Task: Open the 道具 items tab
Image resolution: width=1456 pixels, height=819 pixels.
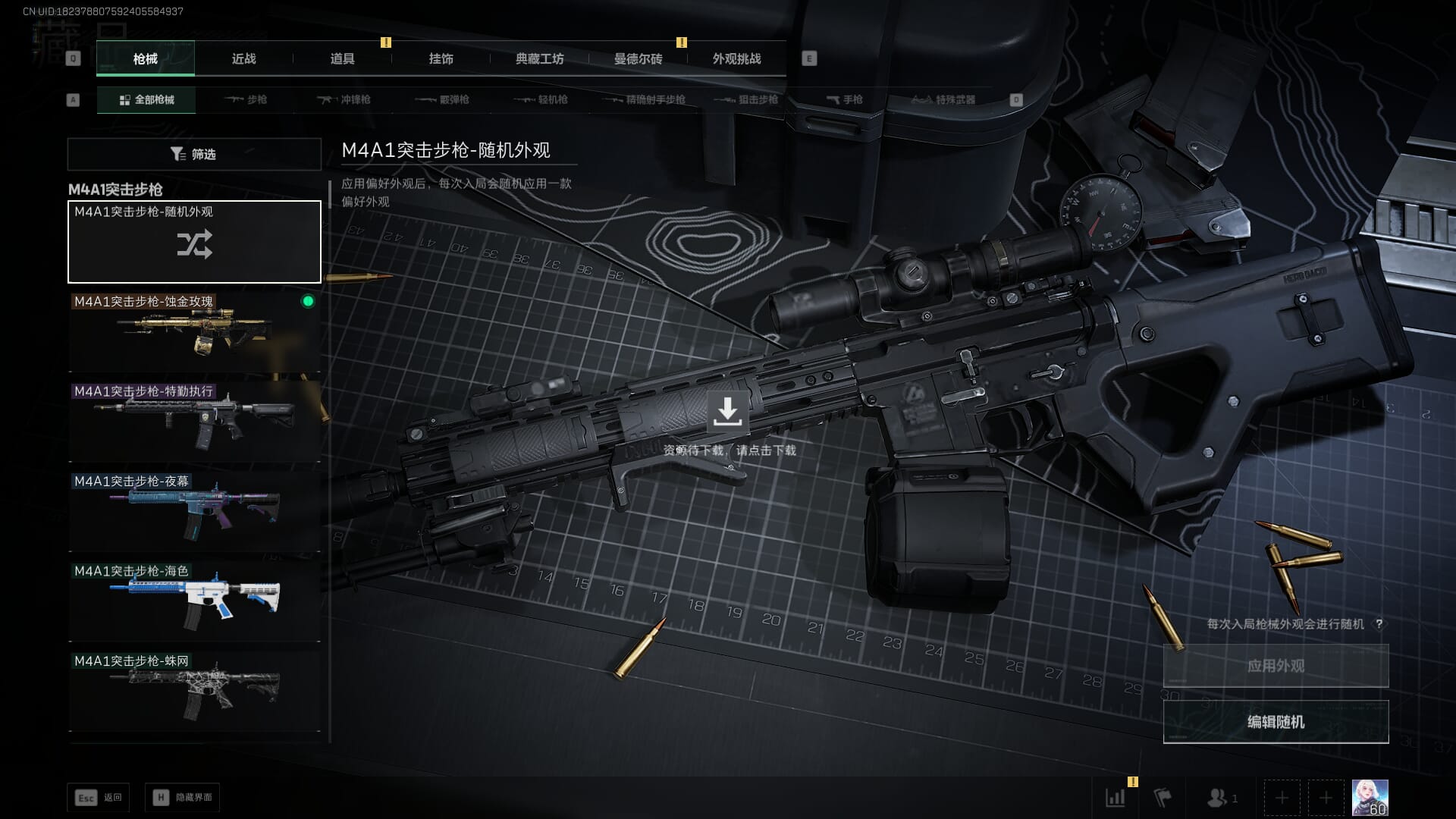Action: coord(342,59)
